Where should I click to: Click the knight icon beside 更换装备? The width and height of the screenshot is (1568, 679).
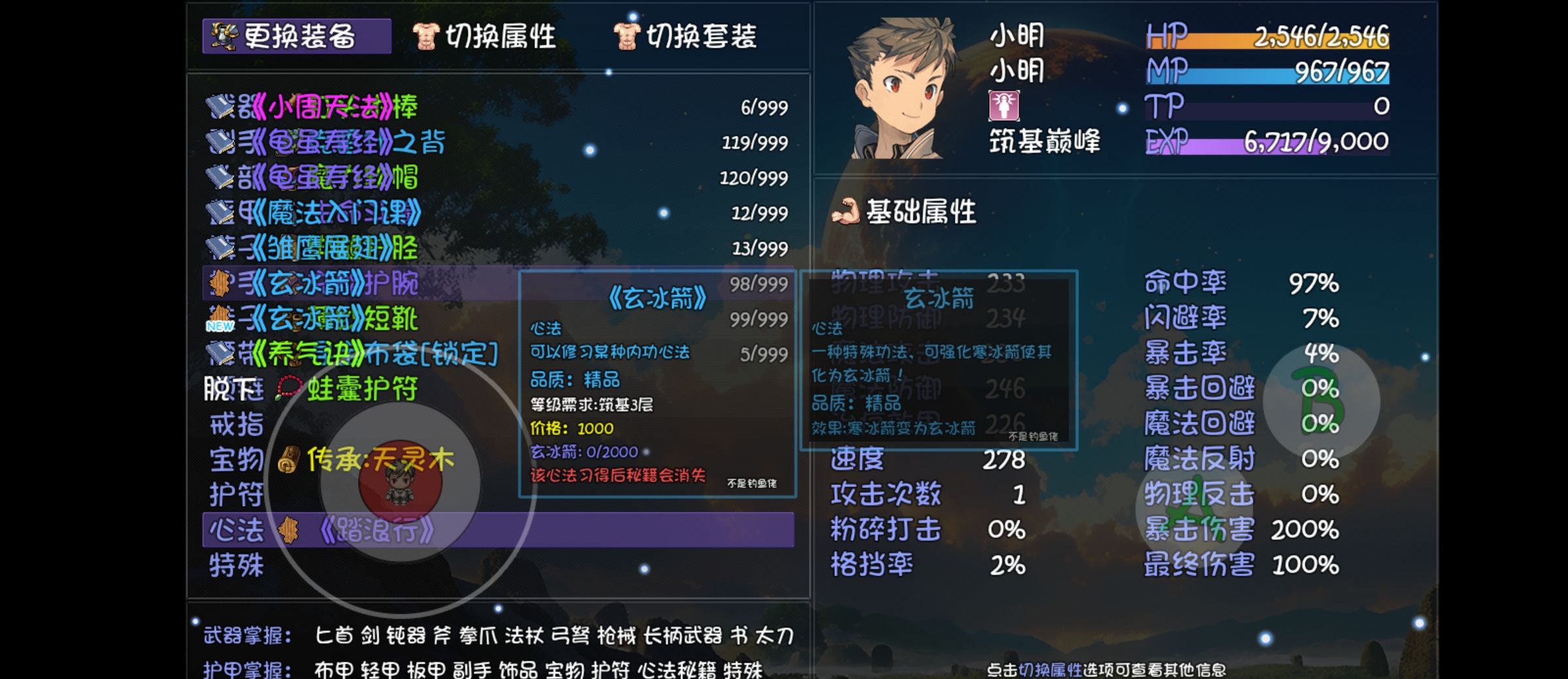pyautogui.click(x=222, y=37)
